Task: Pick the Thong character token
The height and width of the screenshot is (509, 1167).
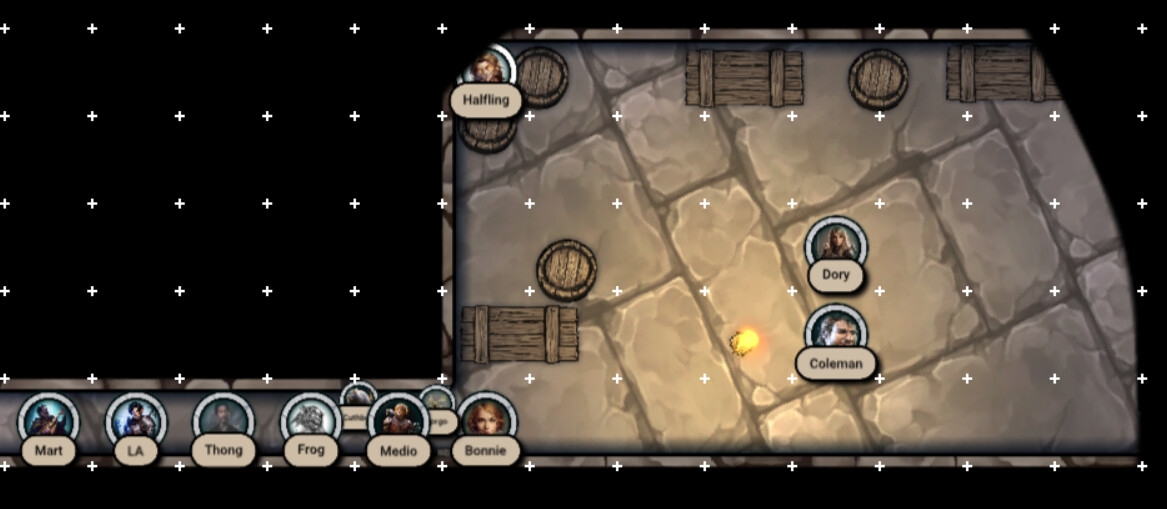Action: (x=223, y=422)
